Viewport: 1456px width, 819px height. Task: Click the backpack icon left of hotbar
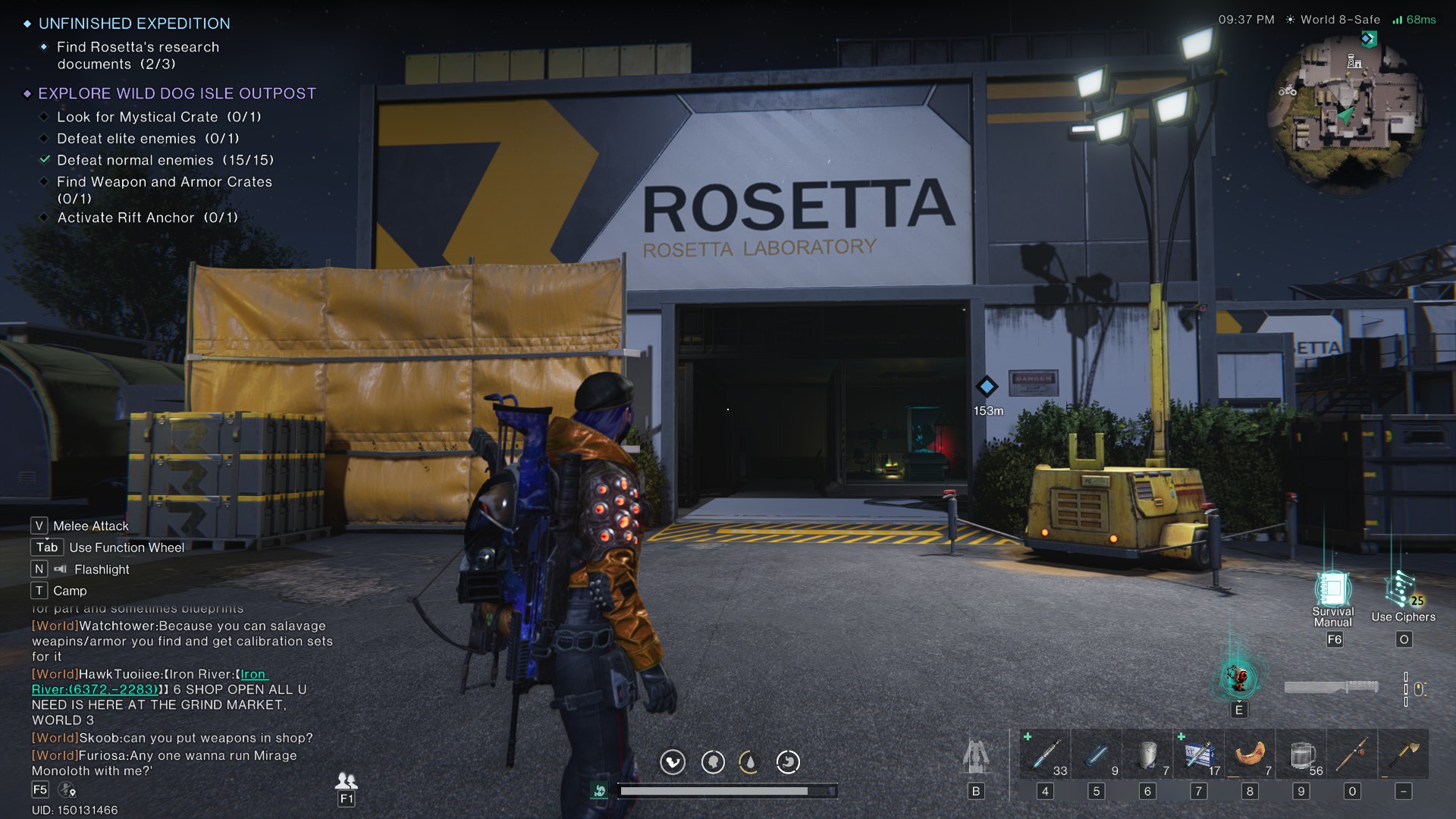tap(975, 756)
